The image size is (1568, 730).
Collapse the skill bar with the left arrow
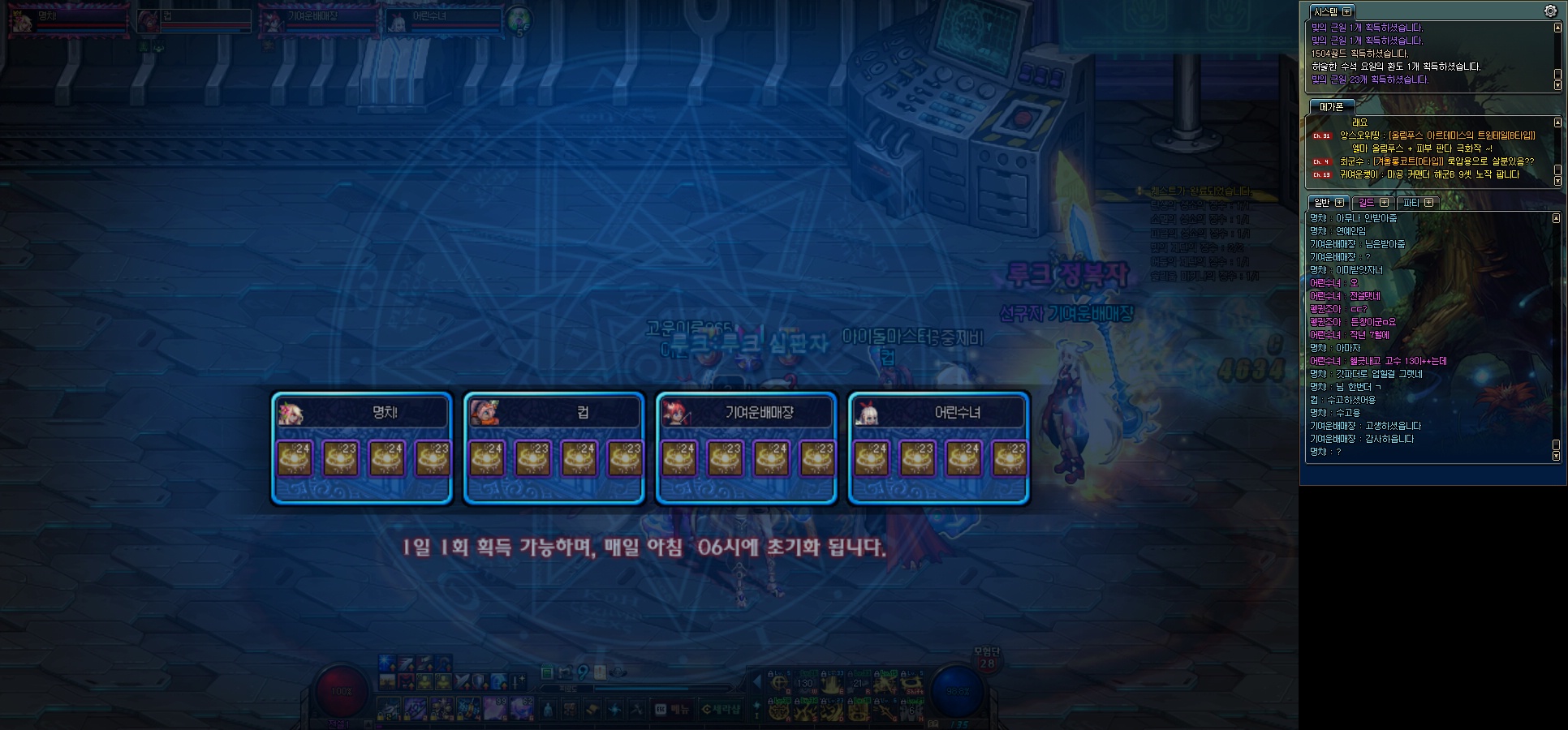pyautogui.click(x=756, y=681)
